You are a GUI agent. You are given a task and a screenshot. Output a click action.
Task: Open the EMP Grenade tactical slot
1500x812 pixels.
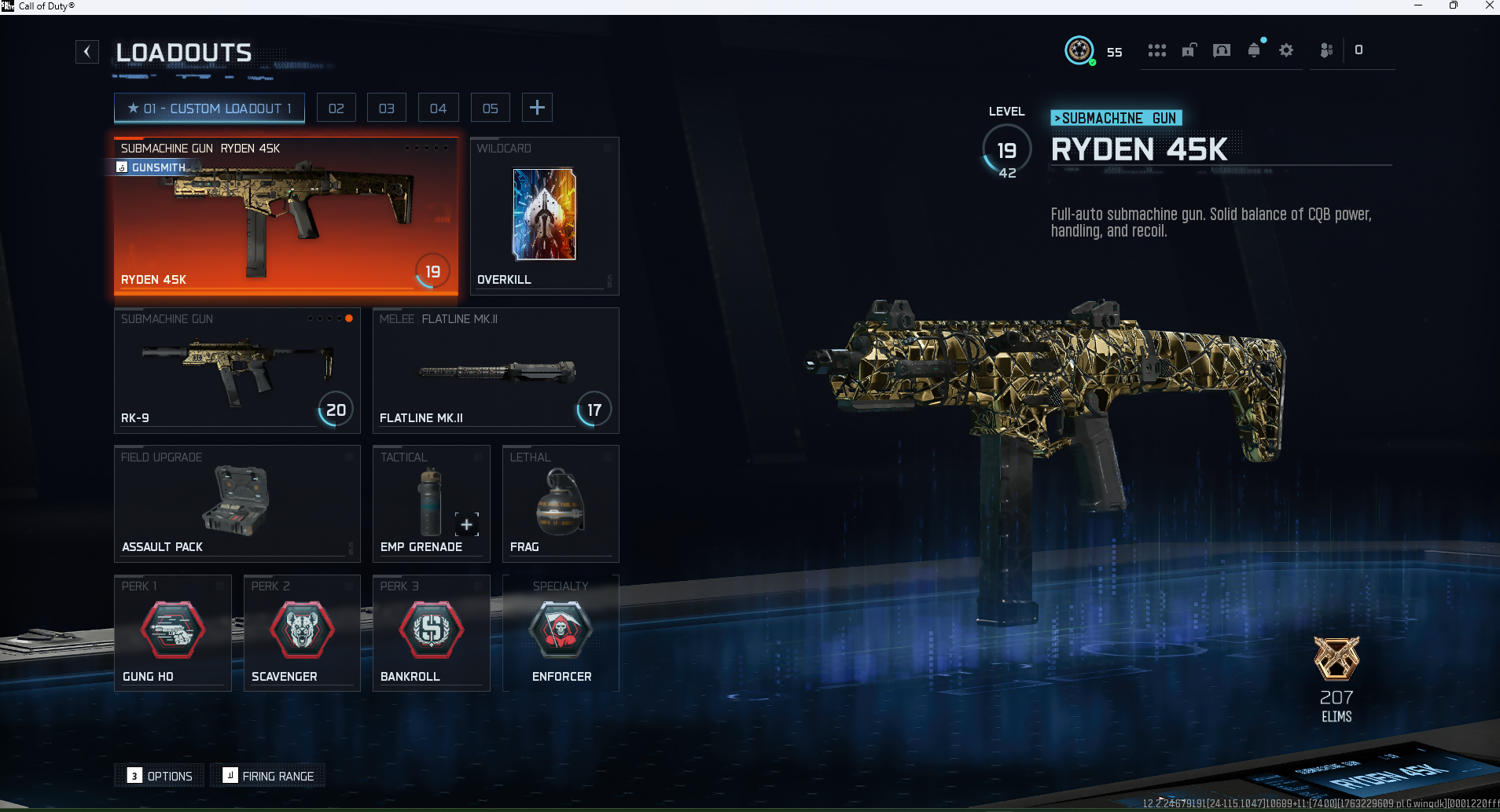pyautogui.click(x=431, y=503)
